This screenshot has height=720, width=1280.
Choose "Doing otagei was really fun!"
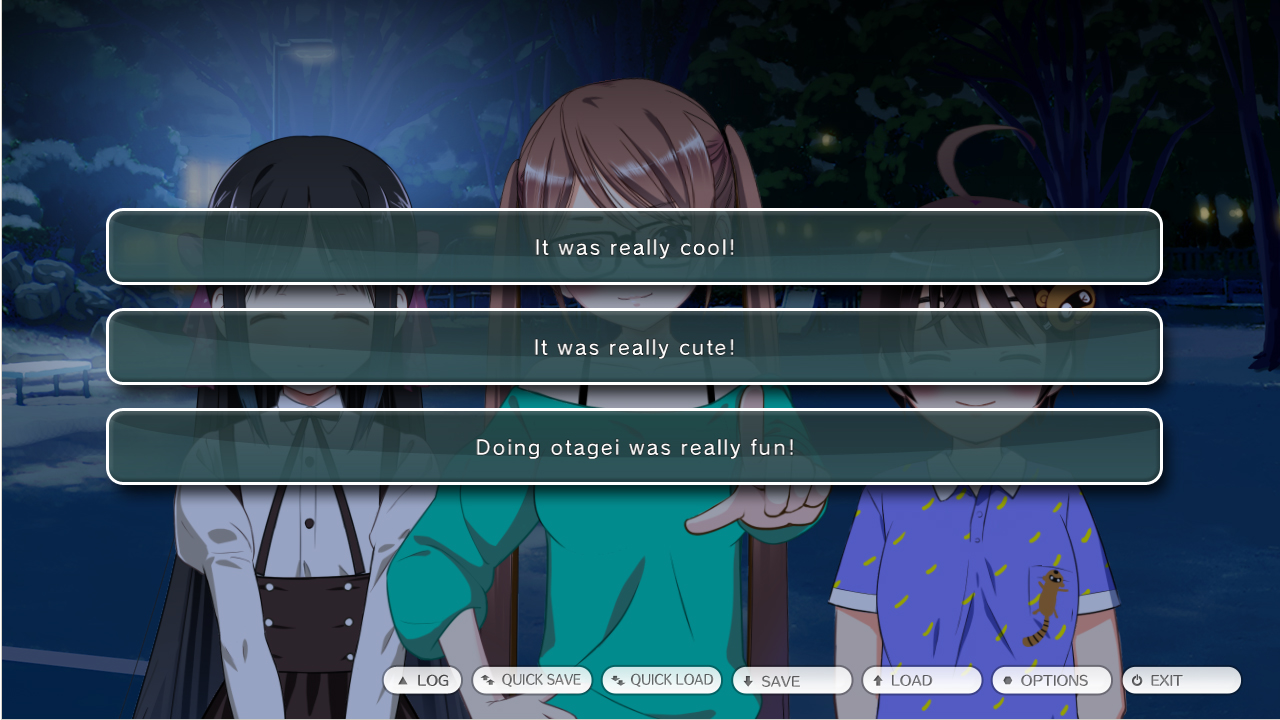pyautogui.click(x=634, y=447)
